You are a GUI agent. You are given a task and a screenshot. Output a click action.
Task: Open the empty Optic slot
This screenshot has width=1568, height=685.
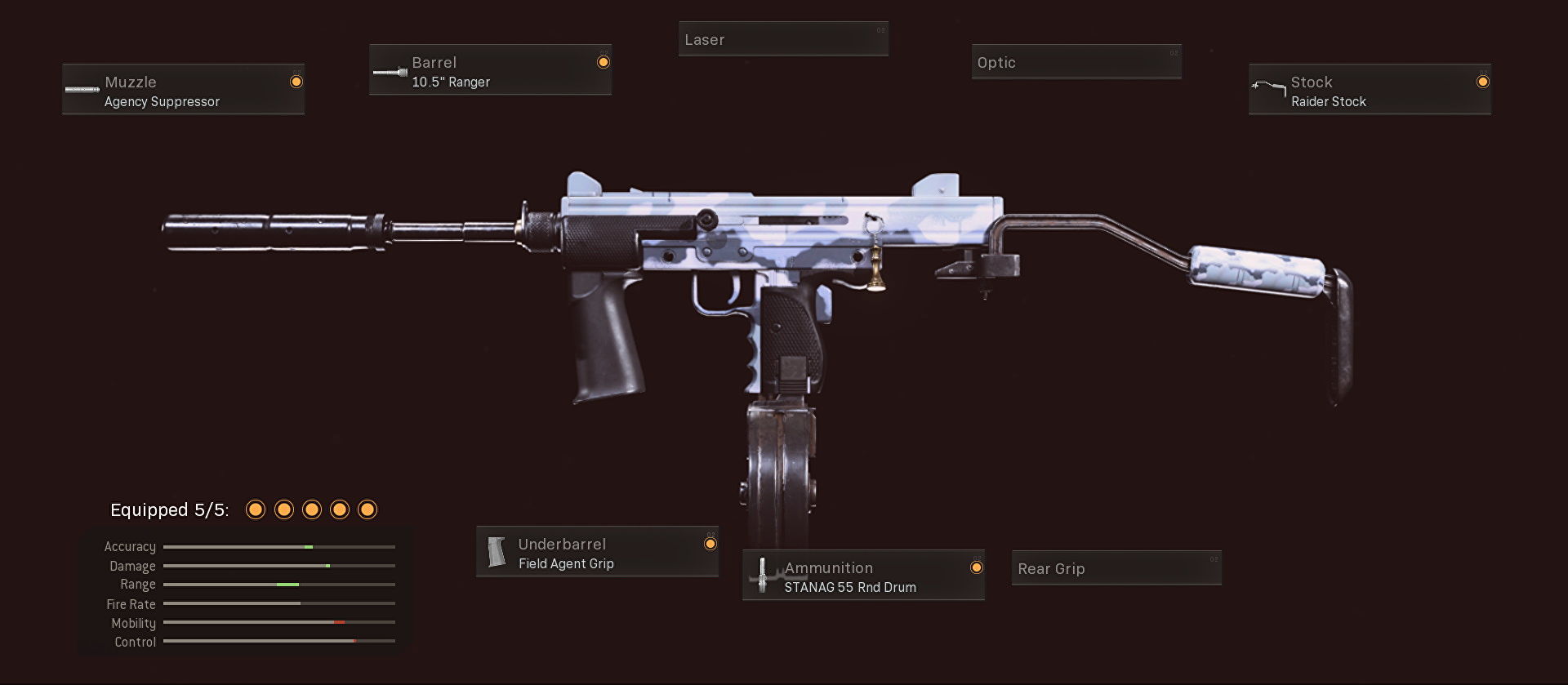point(1076,62)
